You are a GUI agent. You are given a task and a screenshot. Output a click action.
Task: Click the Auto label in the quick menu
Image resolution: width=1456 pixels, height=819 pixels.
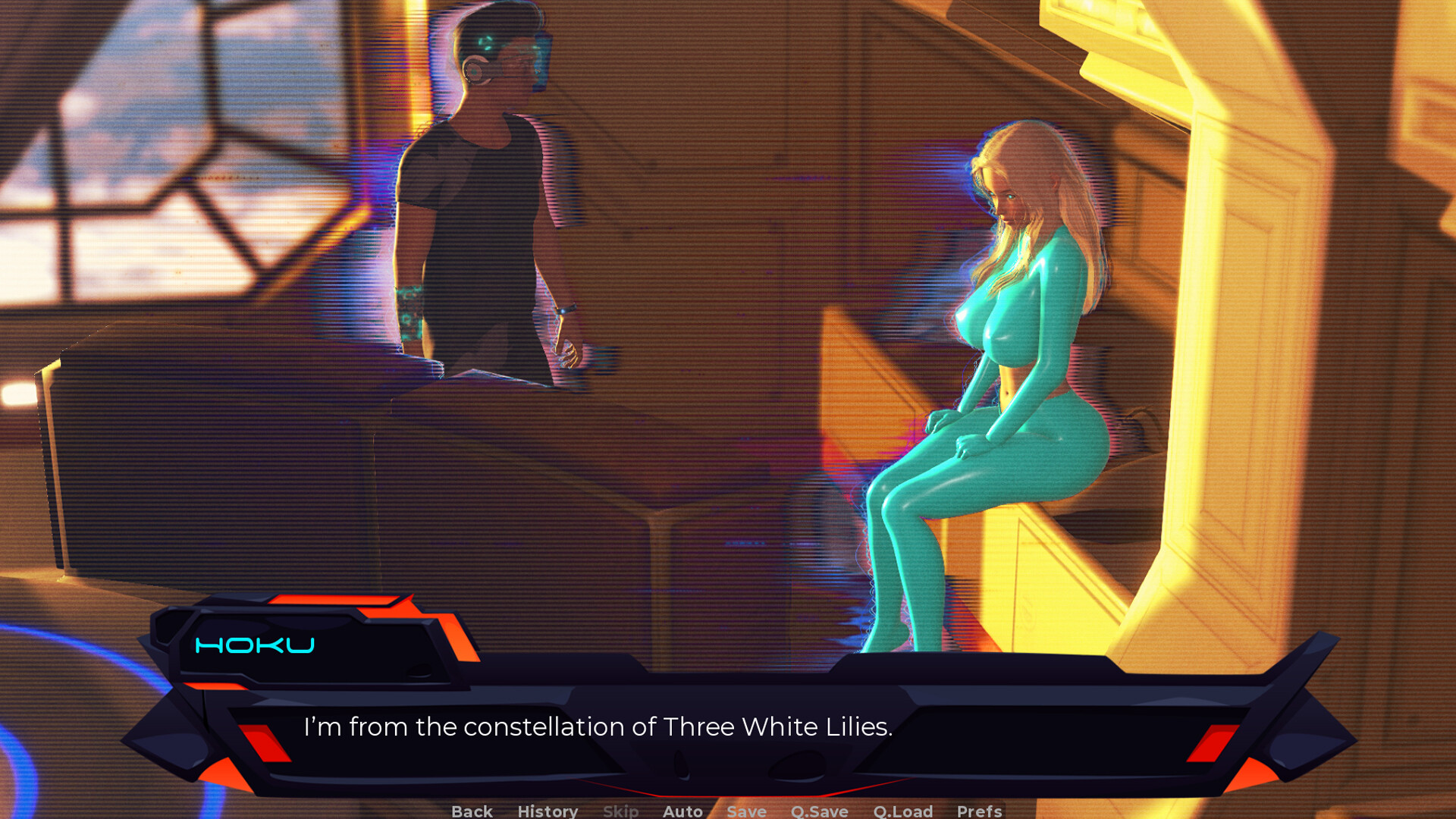[x=682, y=811]
